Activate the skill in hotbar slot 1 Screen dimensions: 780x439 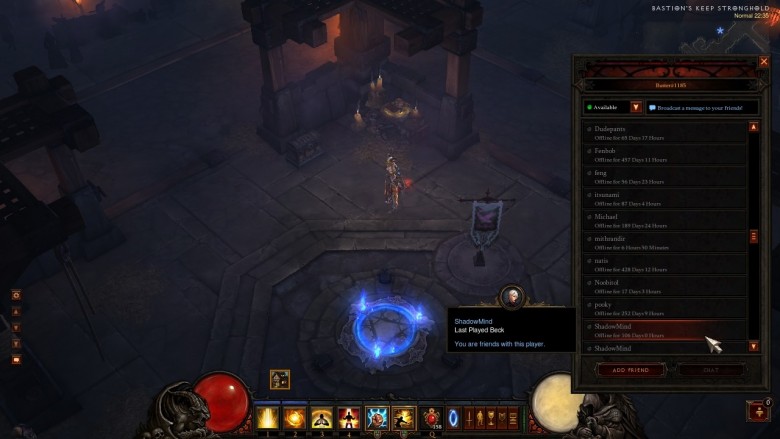click(x=268, y=417)
